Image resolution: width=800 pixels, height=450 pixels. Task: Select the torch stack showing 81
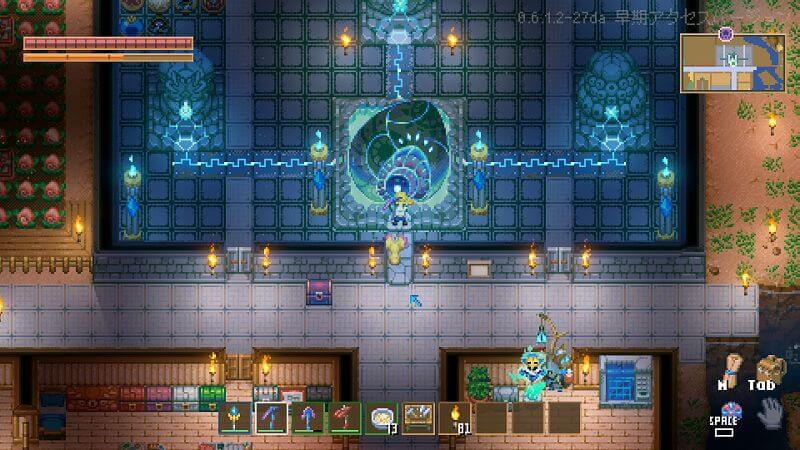(x=456, y=417)
